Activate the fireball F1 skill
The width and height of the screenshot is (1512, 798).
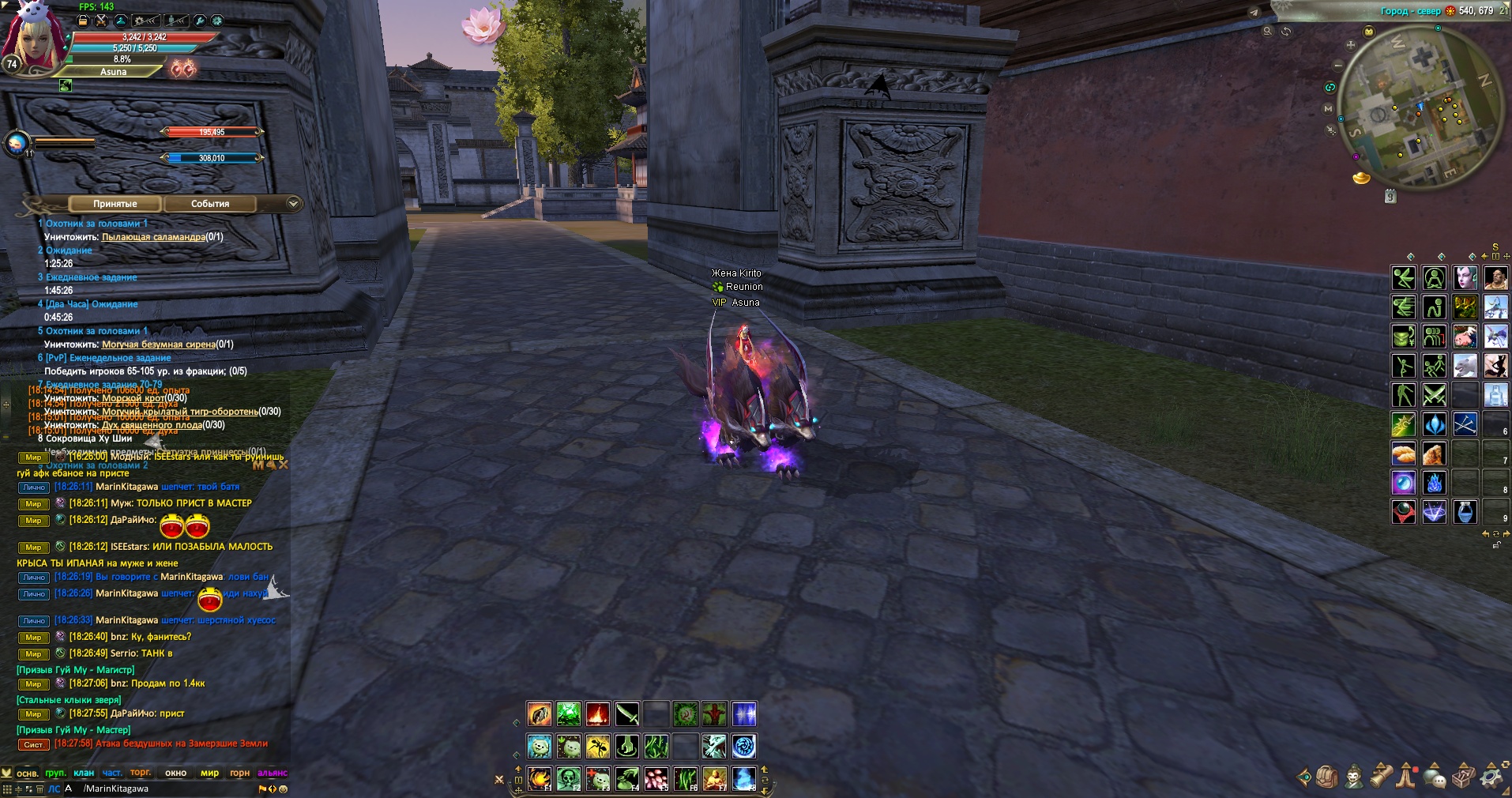(x=539, y=779)
